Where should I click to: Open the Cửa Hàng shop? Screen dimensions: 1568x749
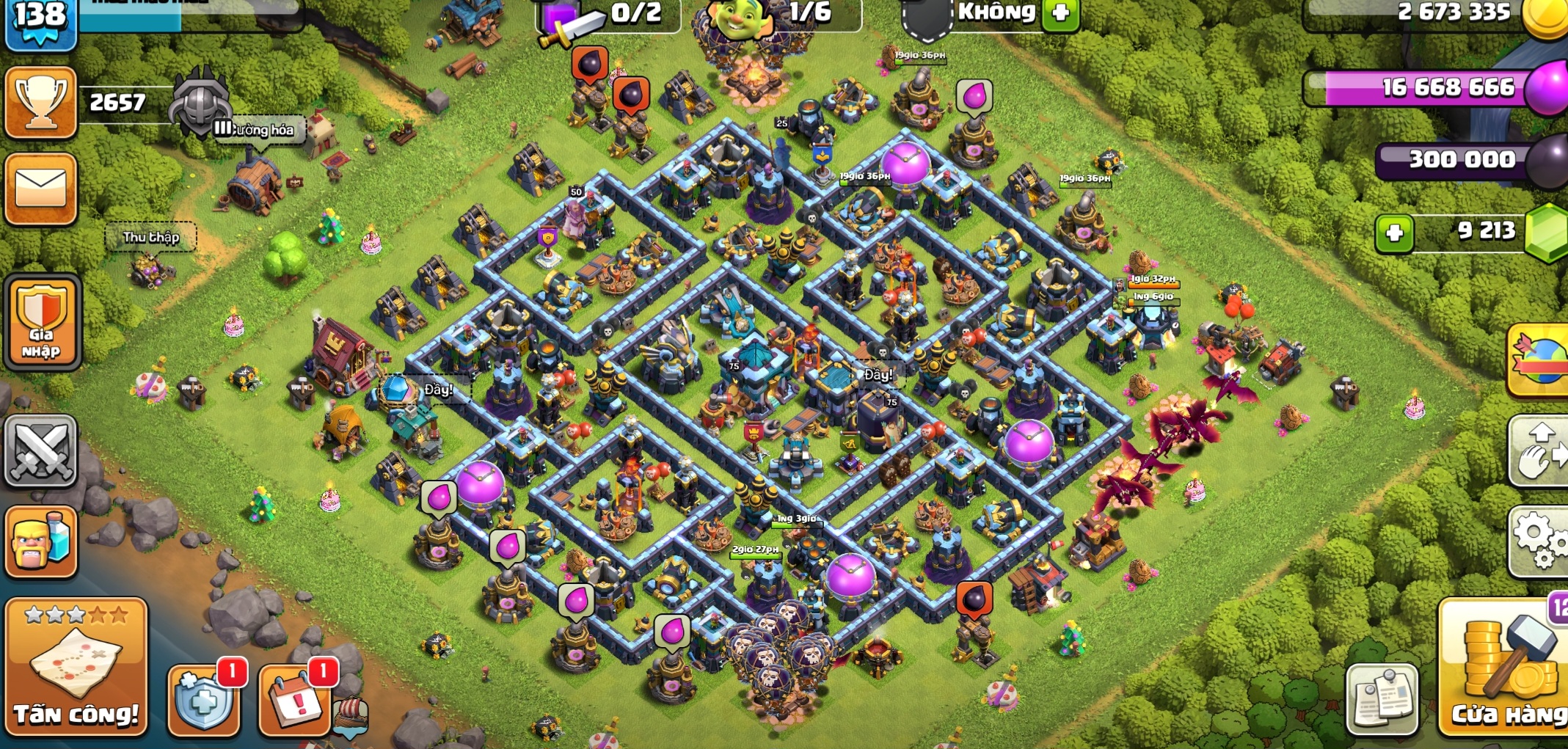point(1506,668)
